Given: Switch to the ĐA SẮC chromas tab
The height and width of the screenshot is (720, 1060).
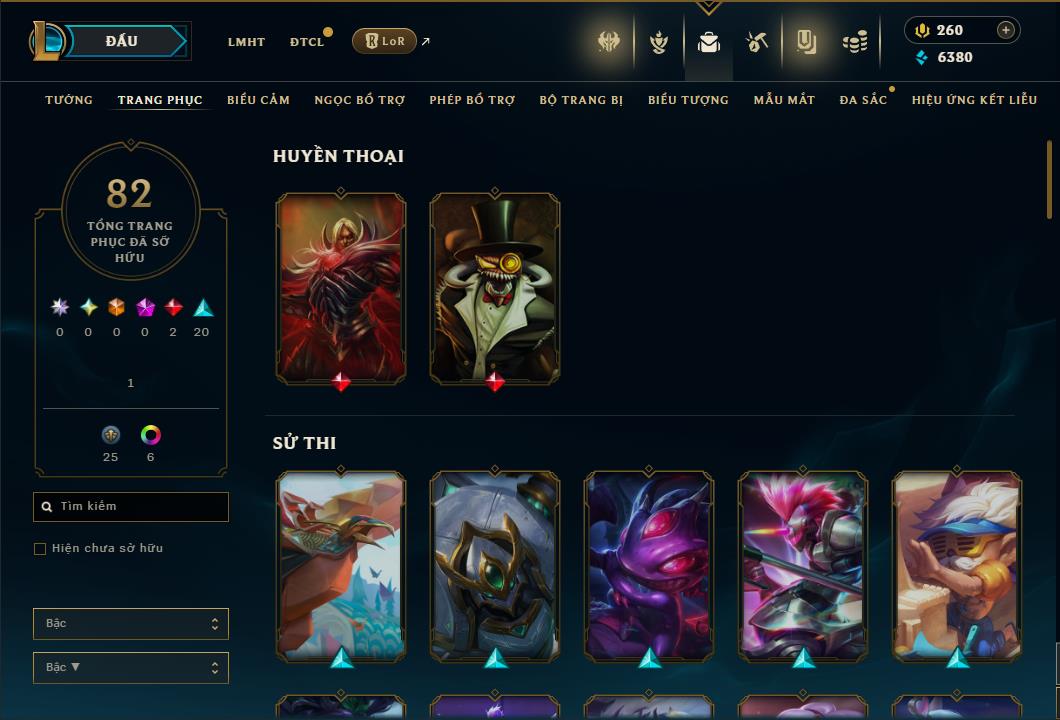Looking at the screenshot, I should [863, 100].
